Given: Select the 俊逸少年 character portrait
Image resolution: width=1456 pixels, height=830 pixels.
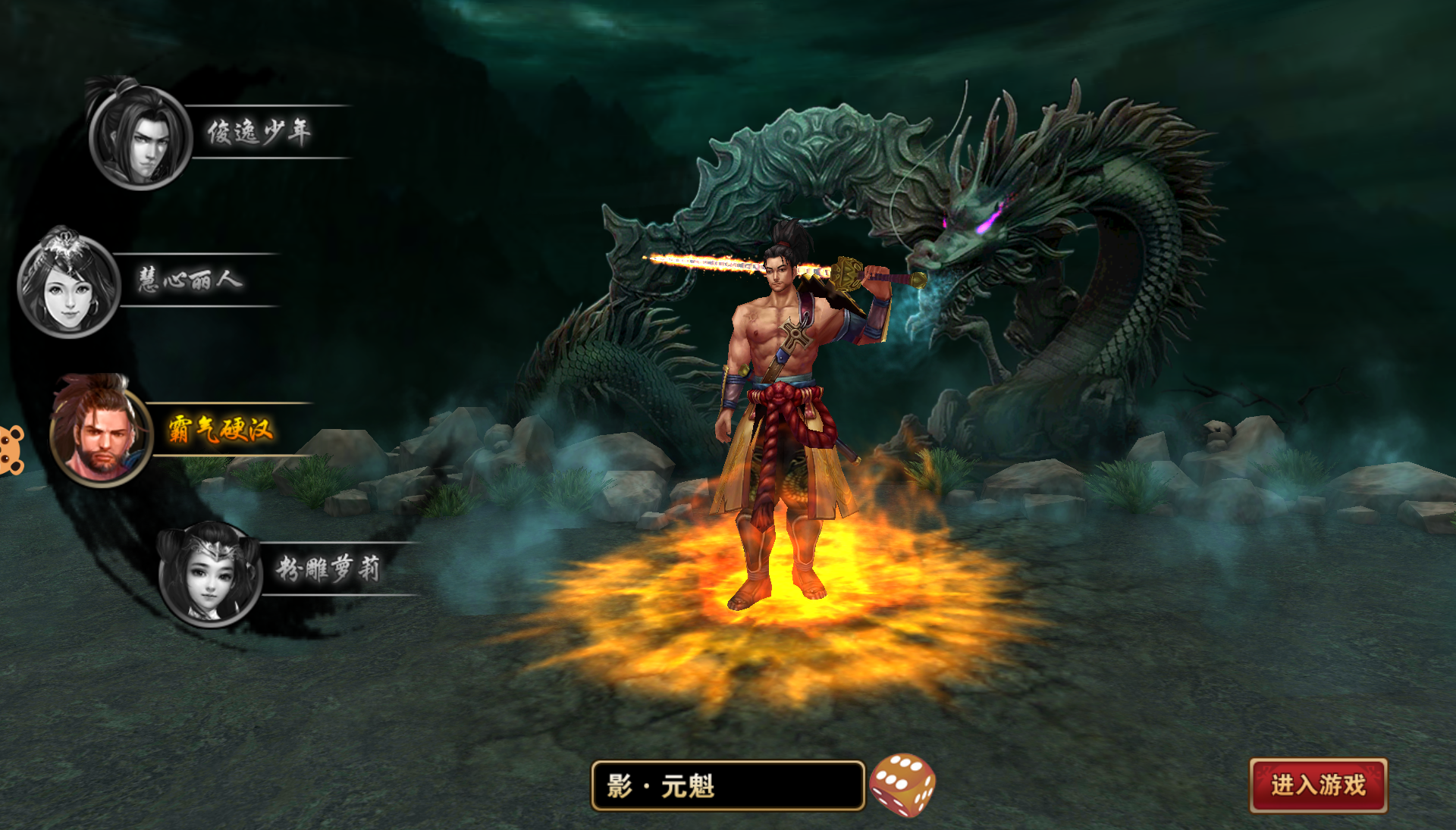Looking at the screenshot, I should point(140,137).
